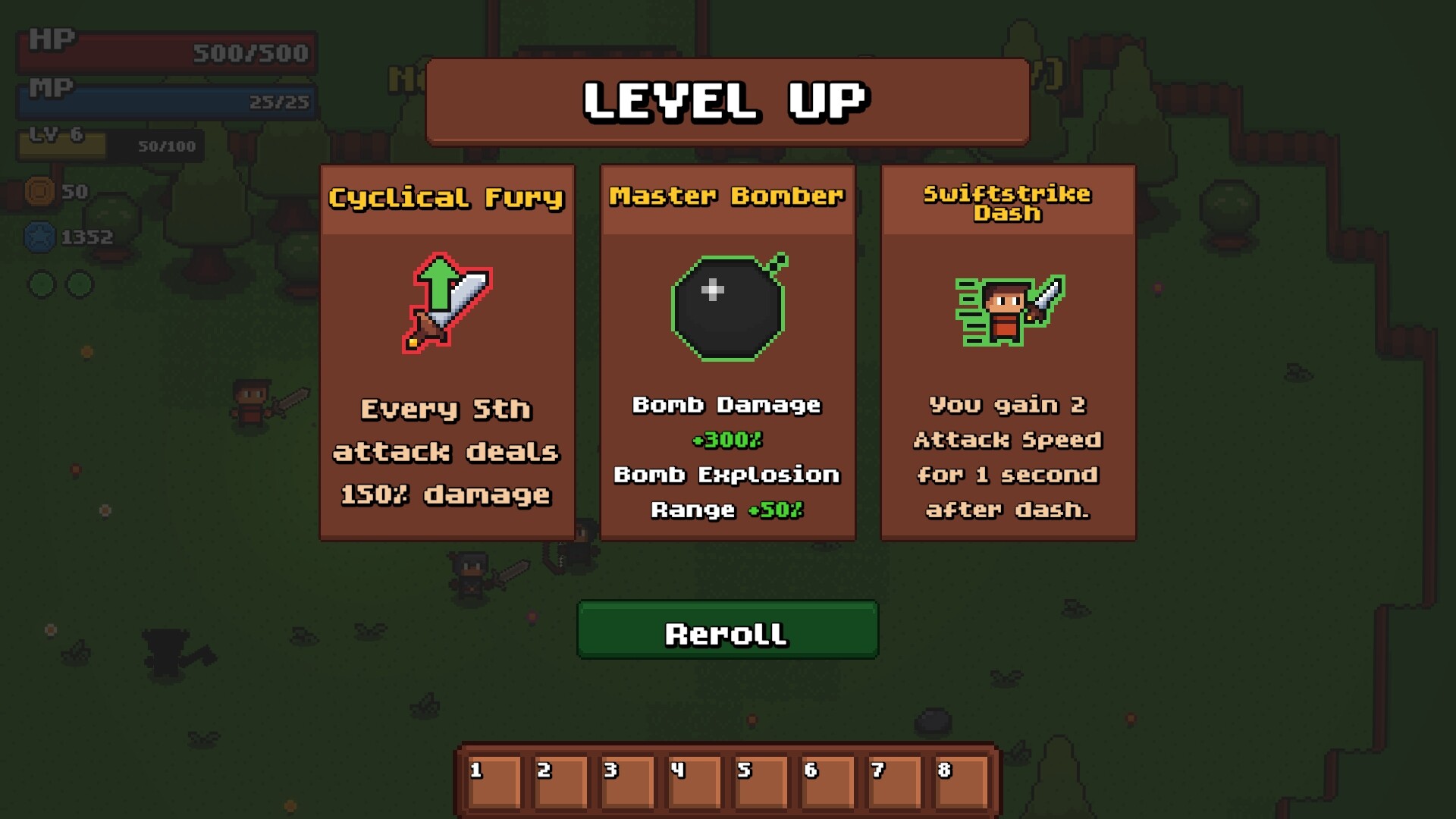
Task: Click the second green status orb
Action: pyautogui.click(x=78, y=282)
